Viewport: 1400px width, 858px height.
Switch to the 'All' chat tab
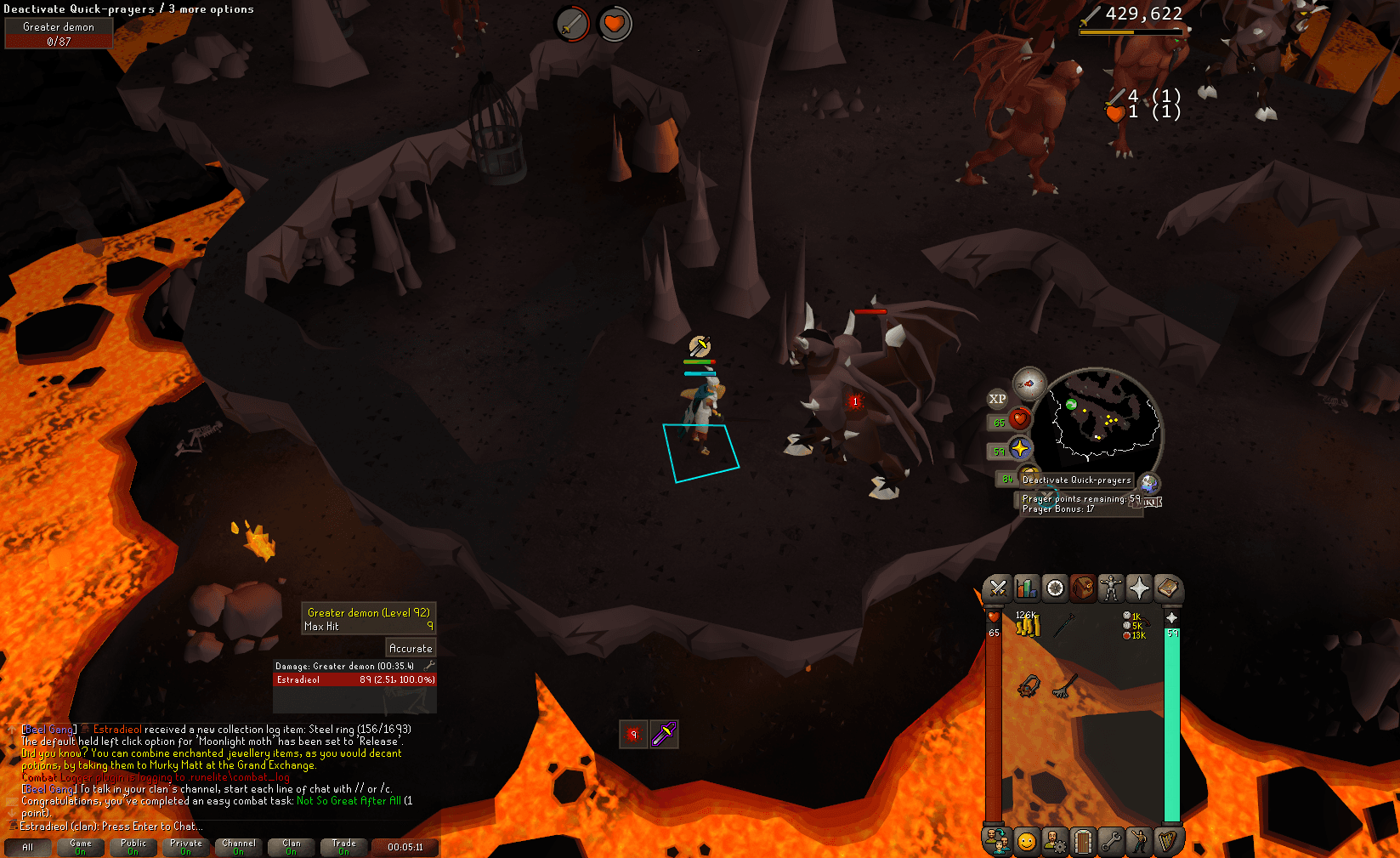[x=28, y=847]
